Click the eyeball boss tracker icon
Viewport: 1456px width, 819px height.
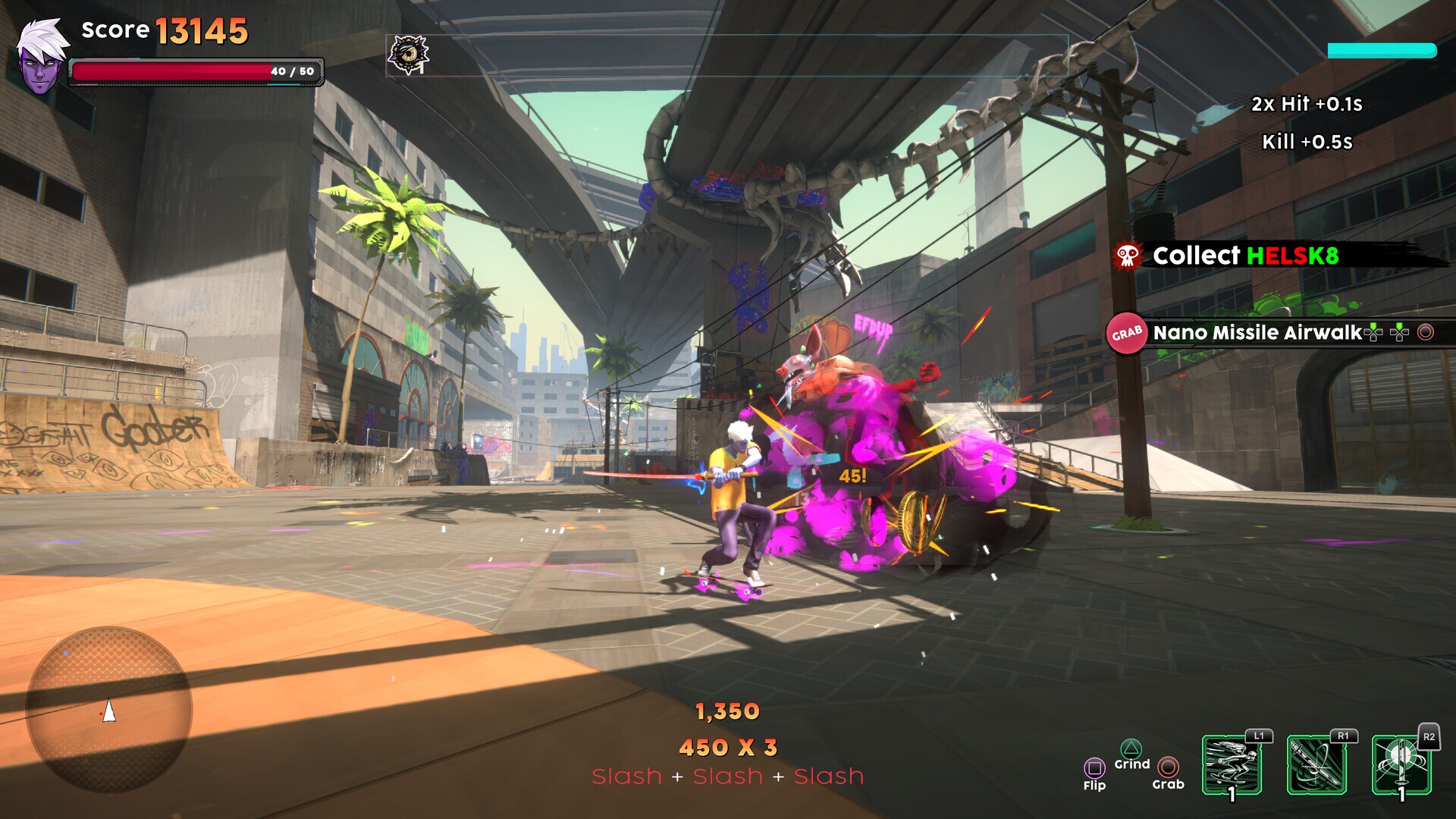click(x=410, y=54)
